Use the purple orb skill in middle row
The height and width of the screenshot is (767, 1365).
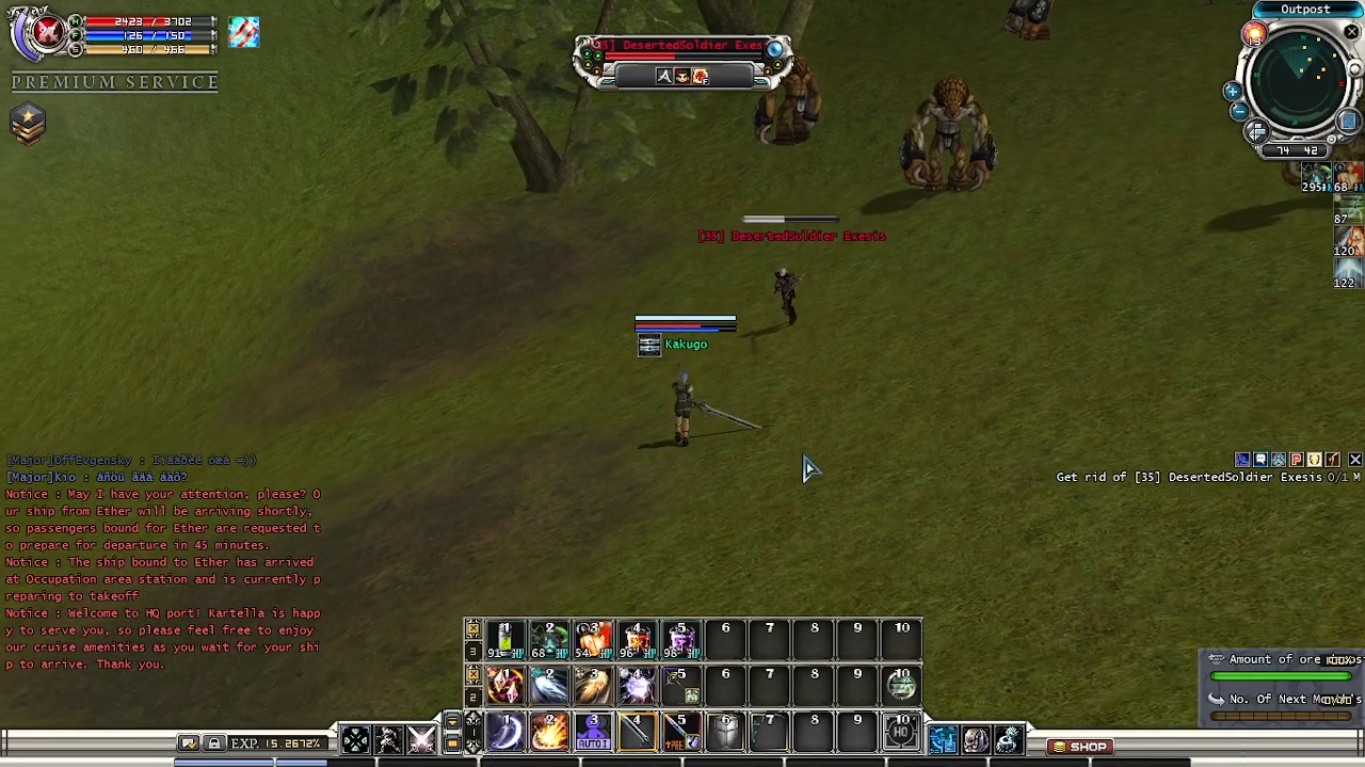coord(637,686)
